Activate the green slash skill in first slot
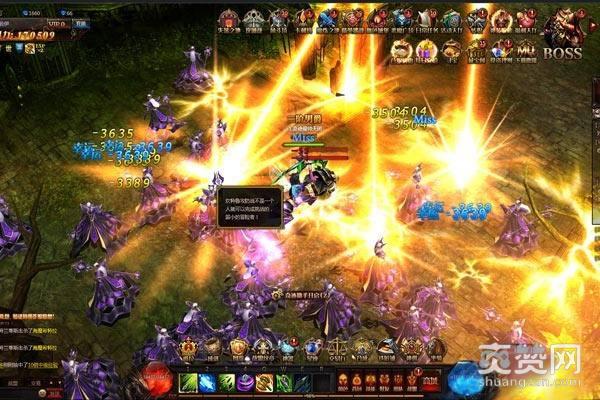 coord(188,383)
